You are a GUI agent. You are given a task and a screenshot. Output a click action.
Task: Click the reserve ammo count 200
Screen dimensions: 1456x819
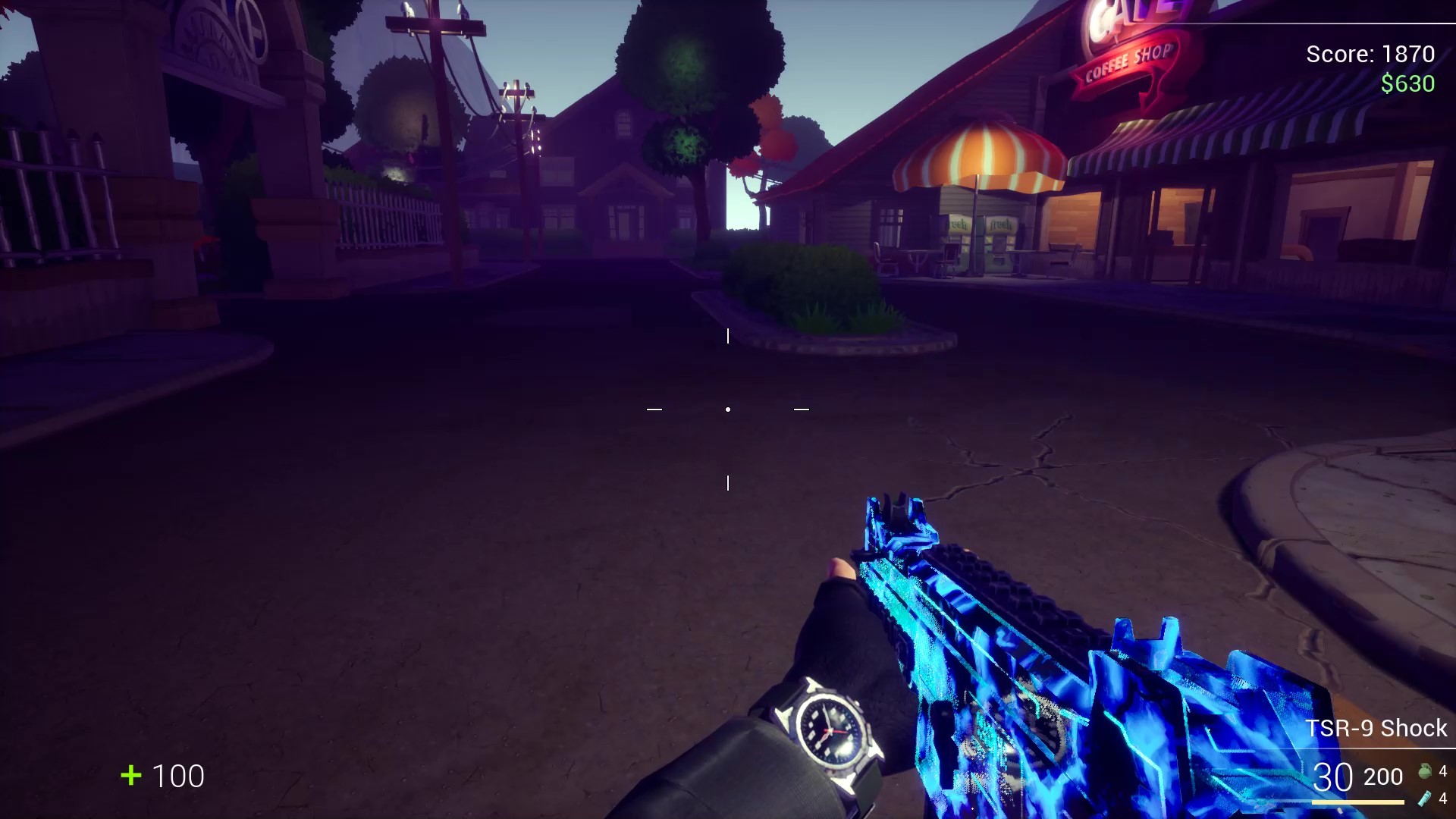[1385, 777]
